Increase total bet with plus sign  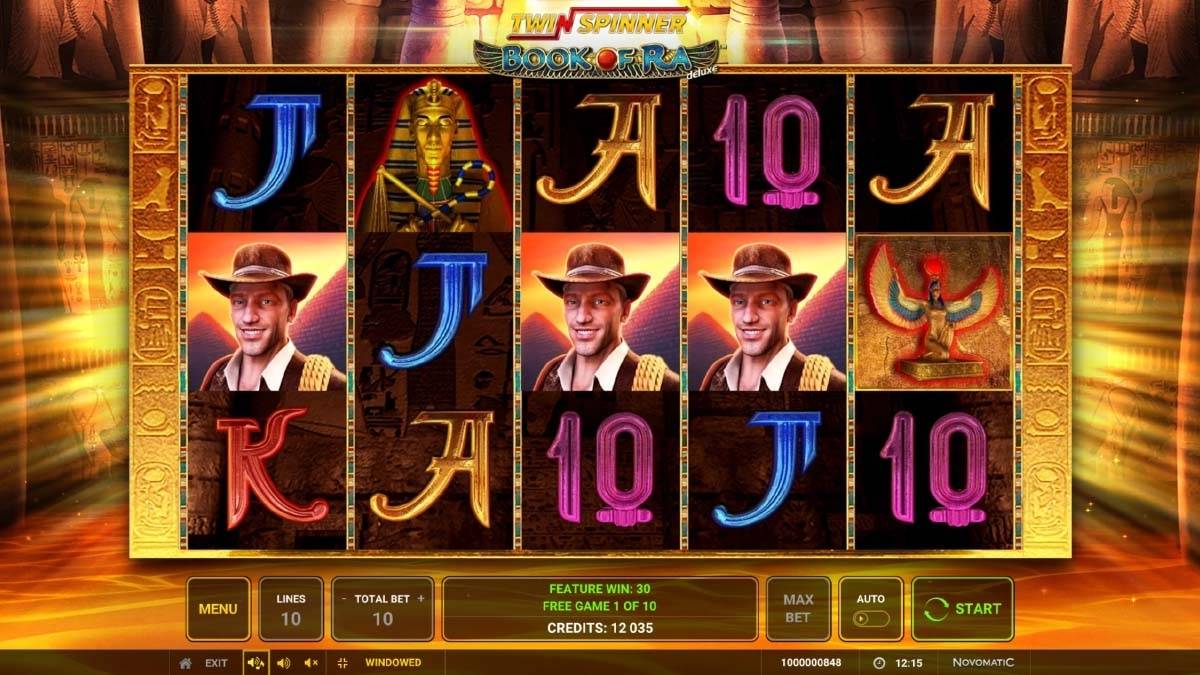[x=421, y=599]
